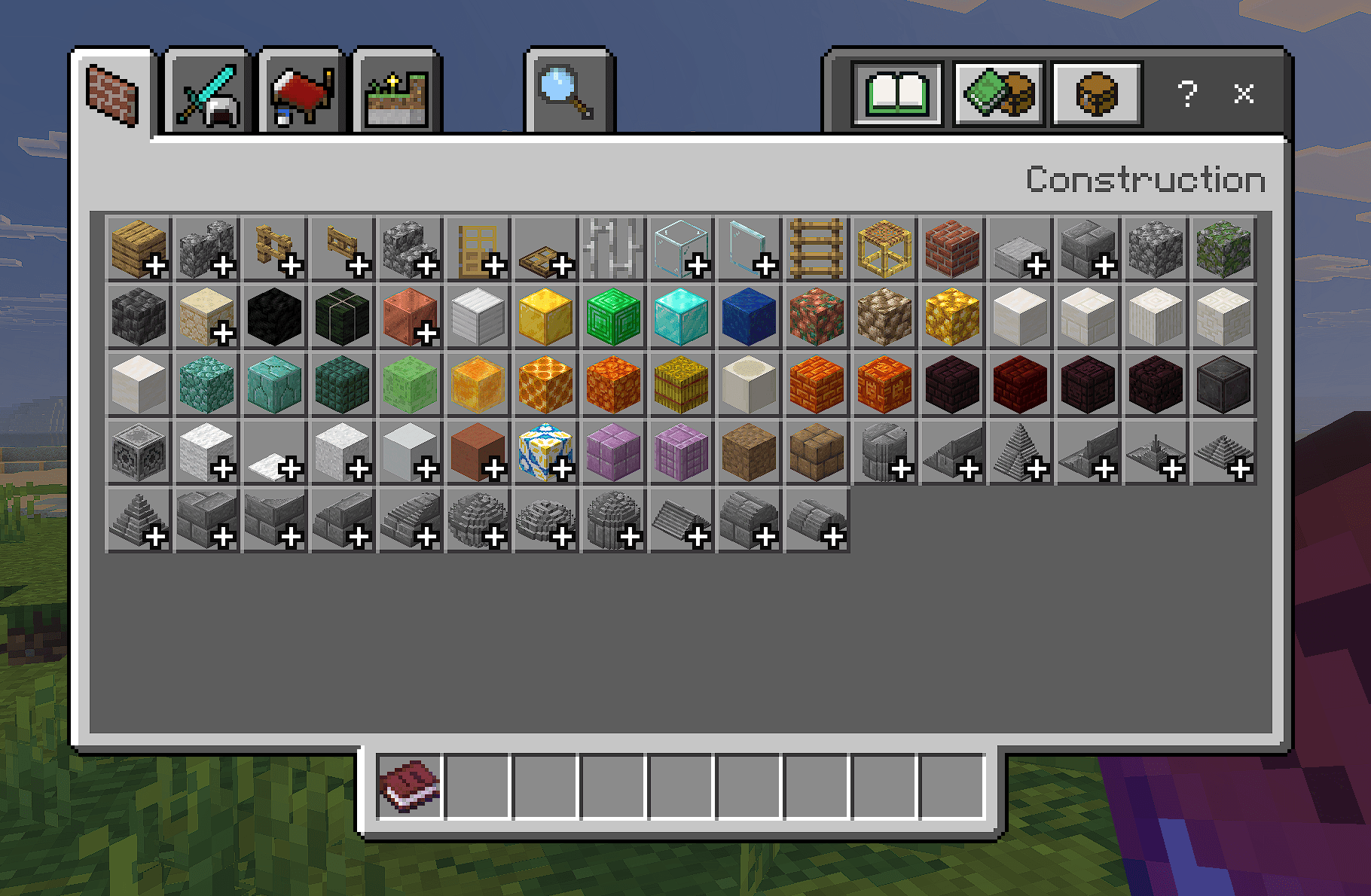The image size is (1371, 896).
Task: Click the question mark help icon
Action: [x=1189, y=93]
